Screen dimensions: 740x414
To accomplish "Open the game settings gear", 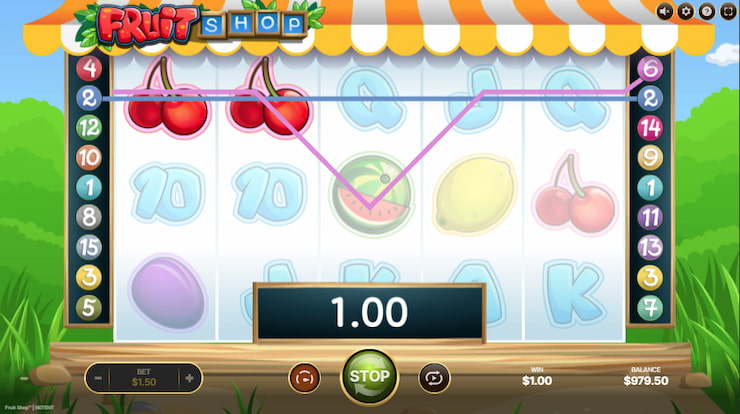I will pyautogui.click(x=686, y=12).
